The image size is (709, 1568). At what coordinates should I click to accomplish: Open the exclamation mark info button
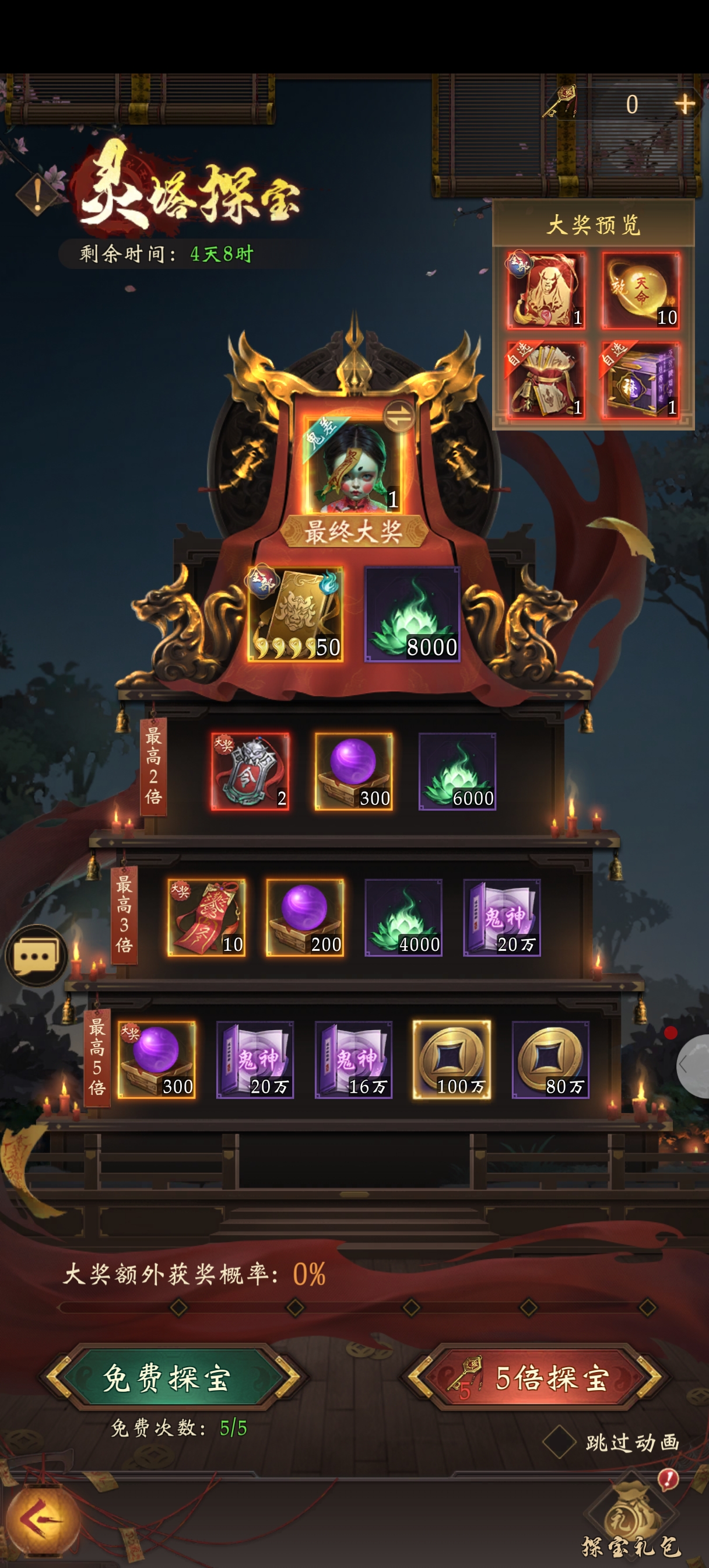(x=38, y=195)
